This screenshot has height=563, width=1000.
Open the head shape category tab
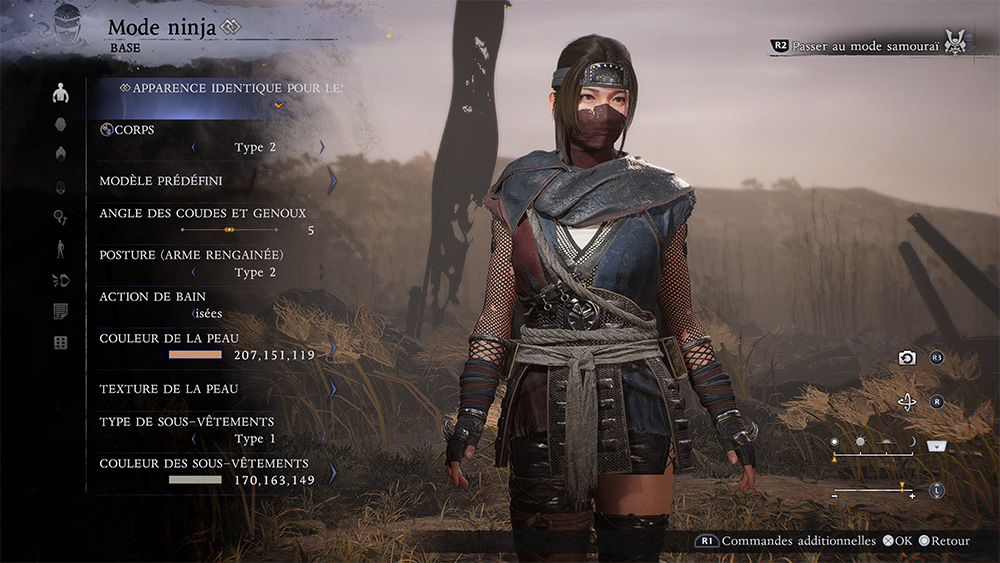pos(61,124)
